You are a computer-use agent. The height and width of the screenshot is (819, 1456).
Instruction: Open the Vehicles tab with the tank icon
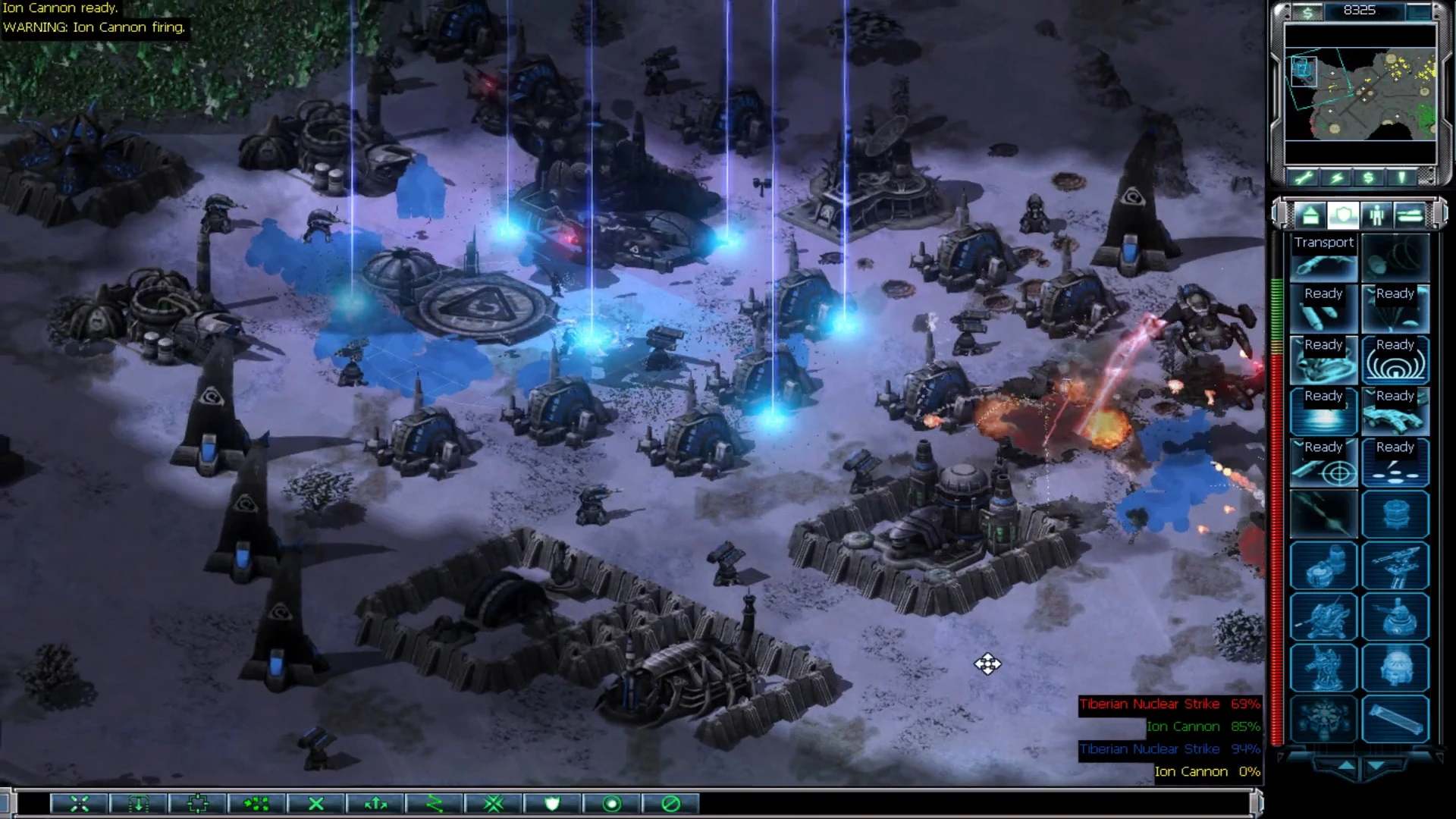click(1409, 215)
